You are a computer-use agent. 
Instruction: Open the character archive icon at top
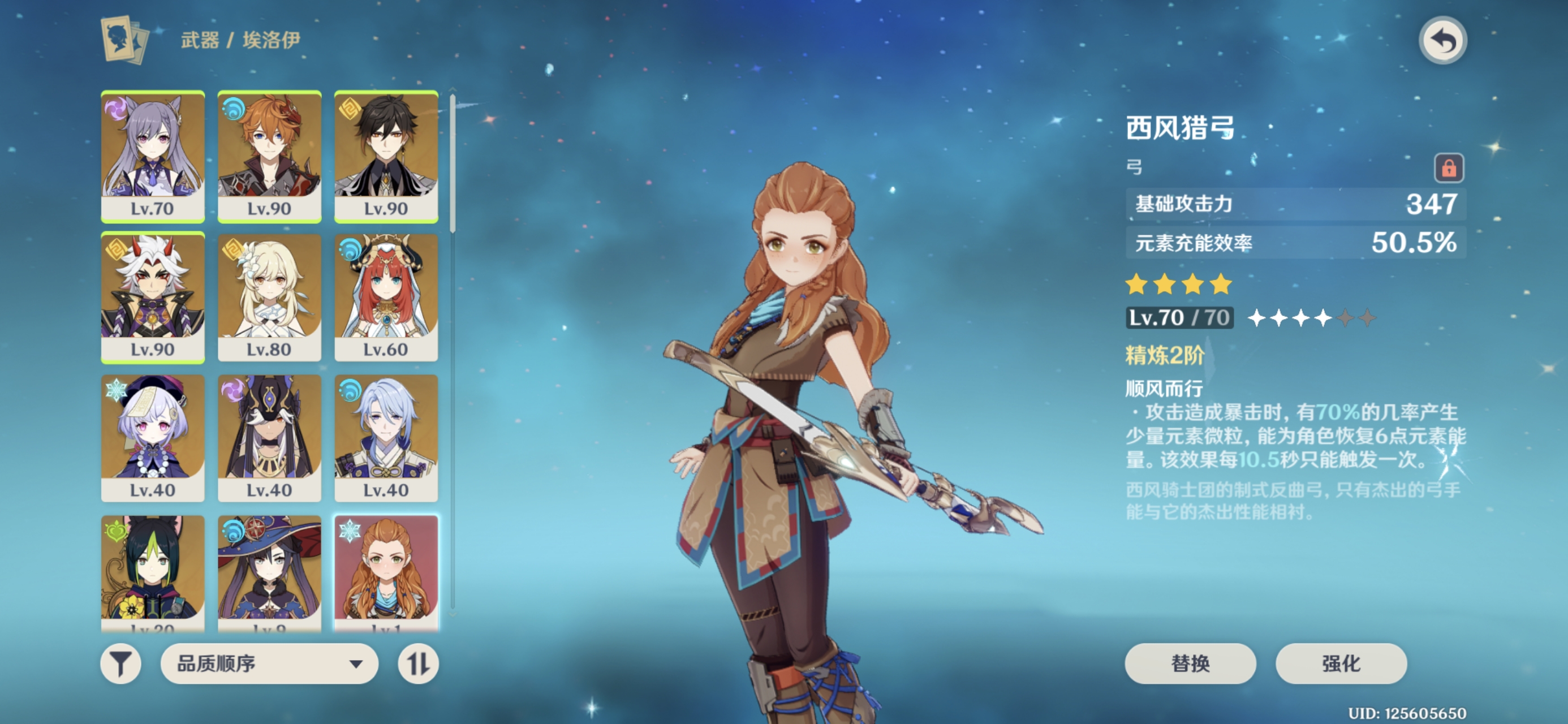[x=125, y=40]
